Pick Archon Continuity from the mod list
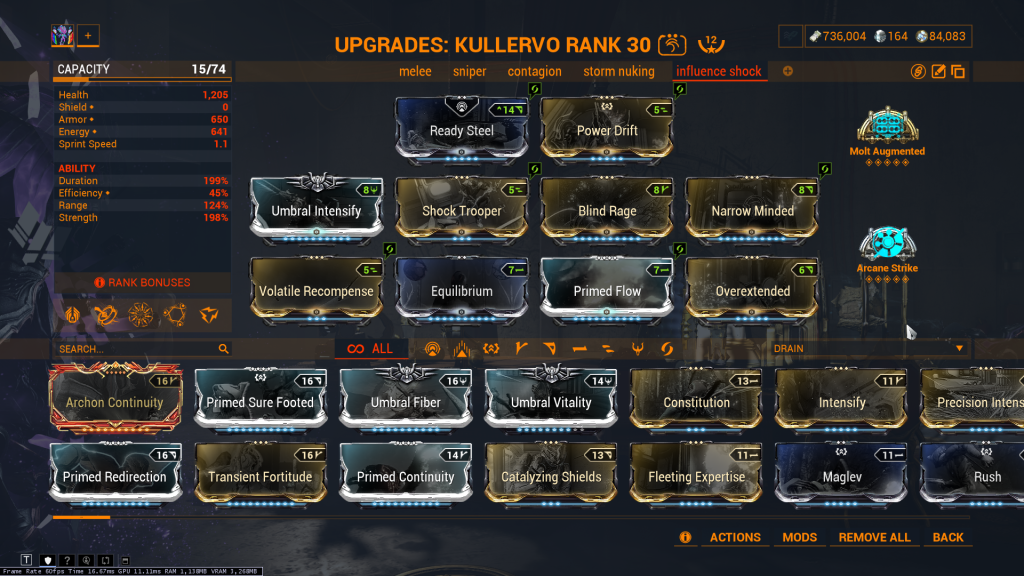This screenshot has height=576, width=1024. [x=114, y=400]
